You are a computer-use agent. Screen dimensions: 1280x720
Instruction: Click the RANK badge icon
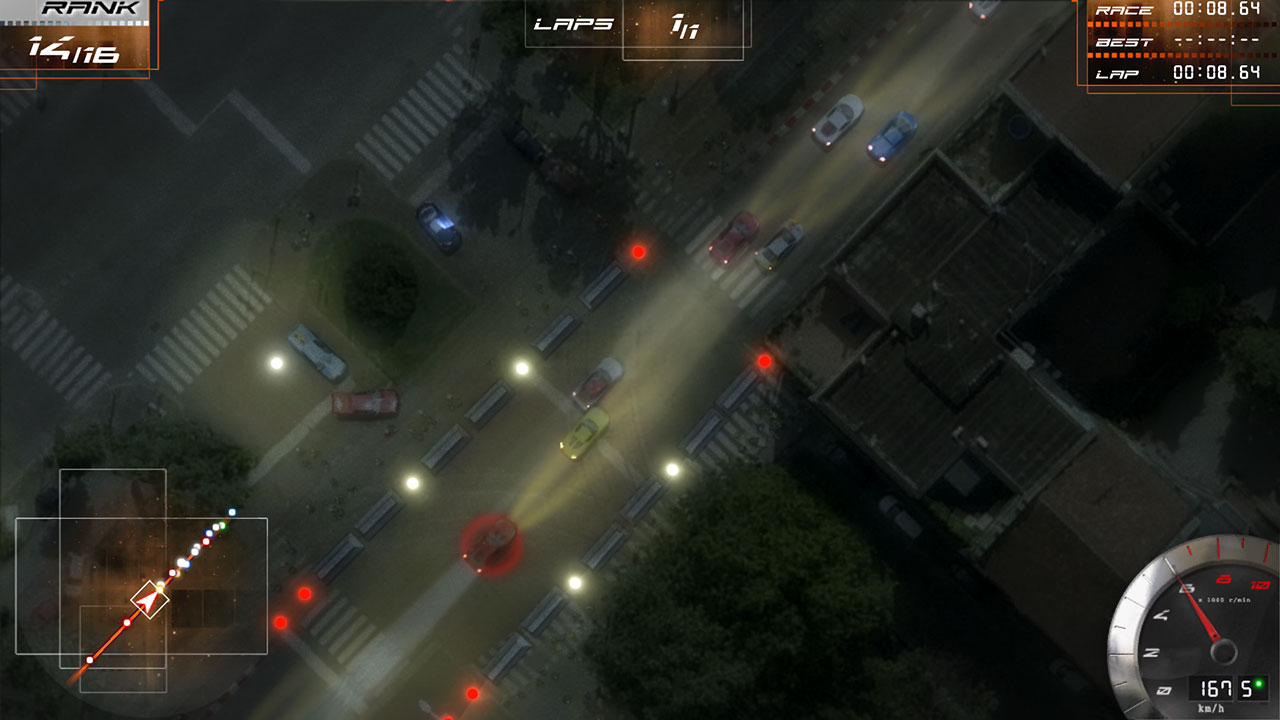click(90, 12)
